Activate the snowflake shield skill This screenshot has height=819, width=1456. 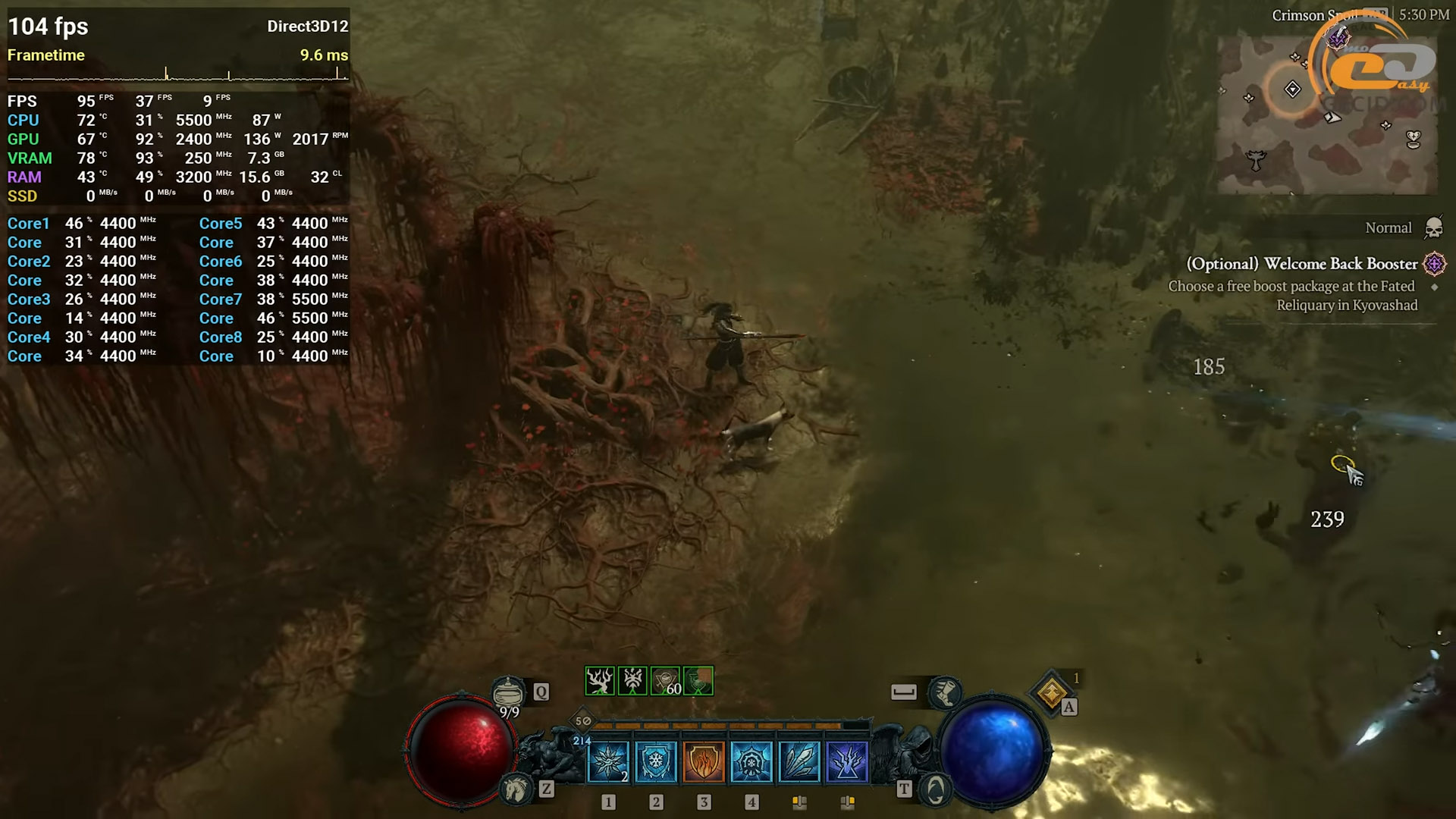[x=656, y=761]
